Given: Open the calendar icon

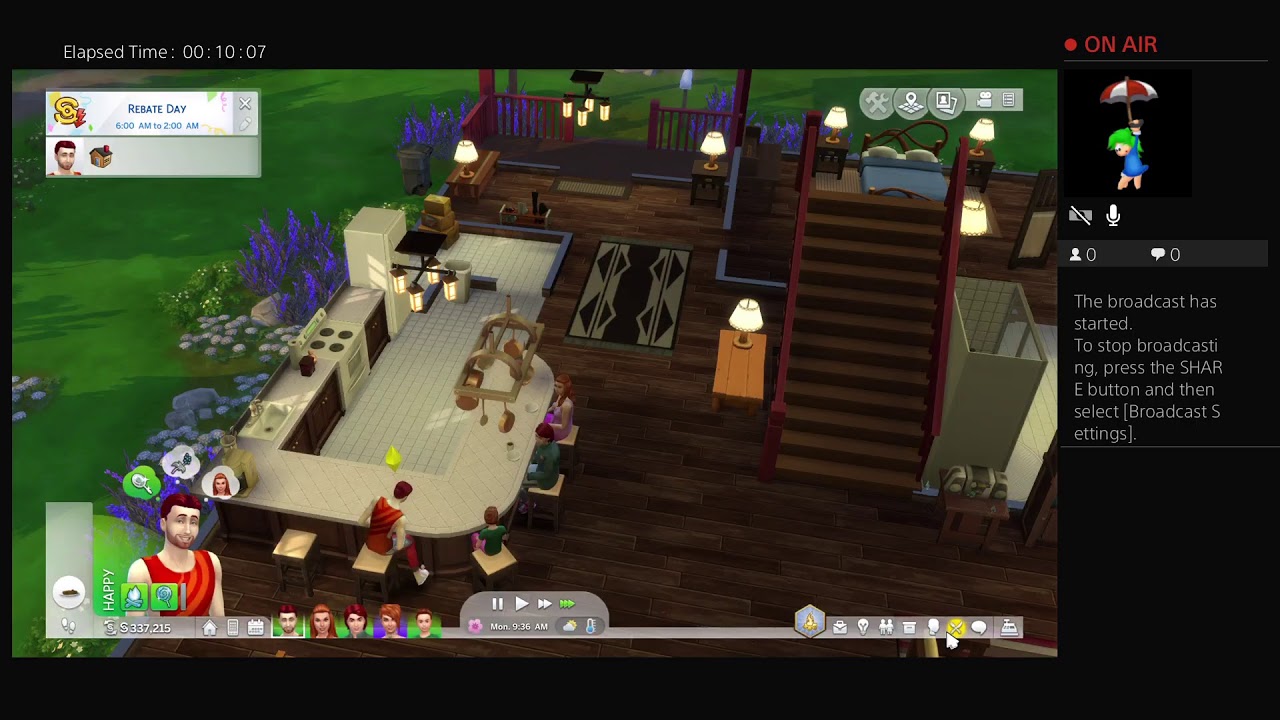Looking at the screenshot, I should [256, 627].
